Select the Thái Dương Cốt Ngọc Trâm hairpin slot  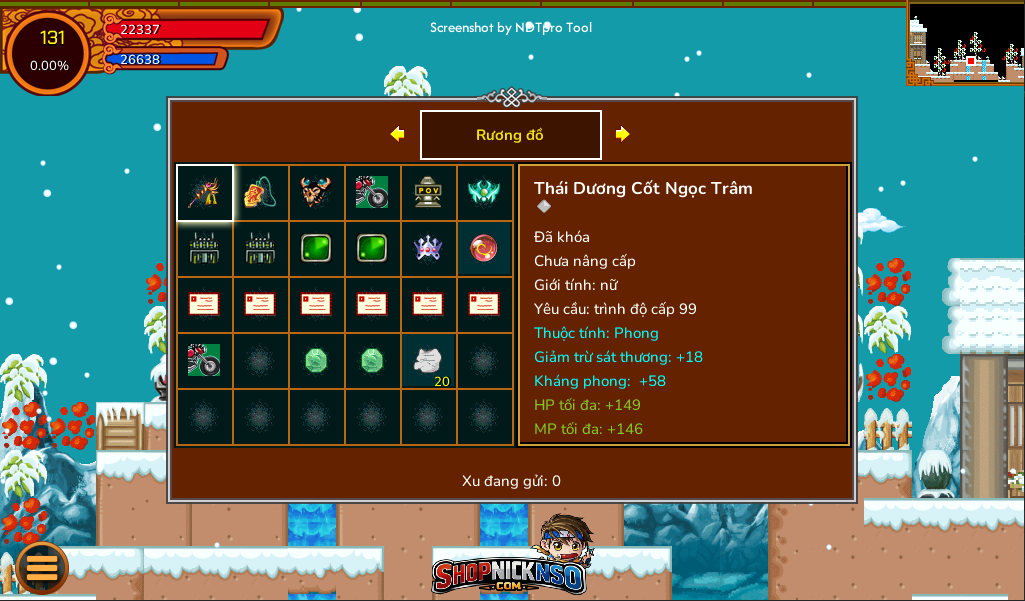click(x=205, y=192)
